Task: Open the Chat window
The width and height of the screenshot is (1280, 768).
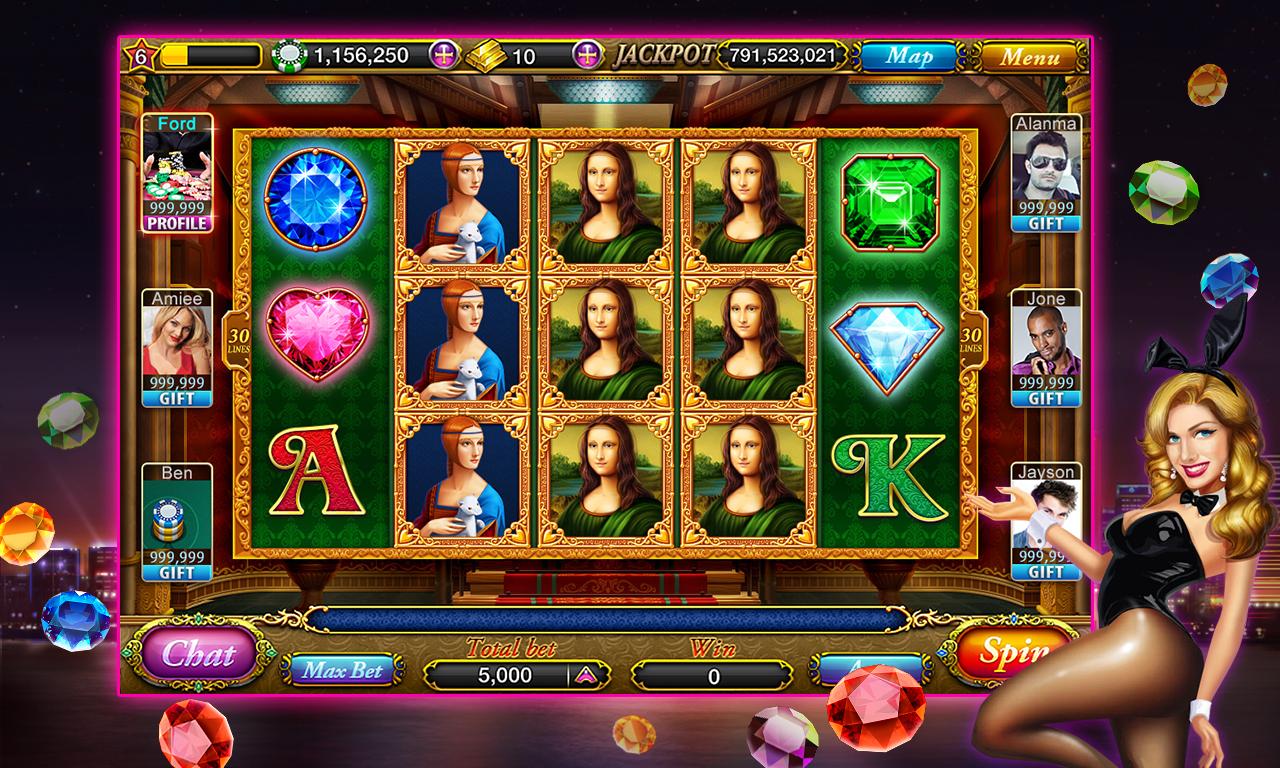Action: (x=198, y=655)
